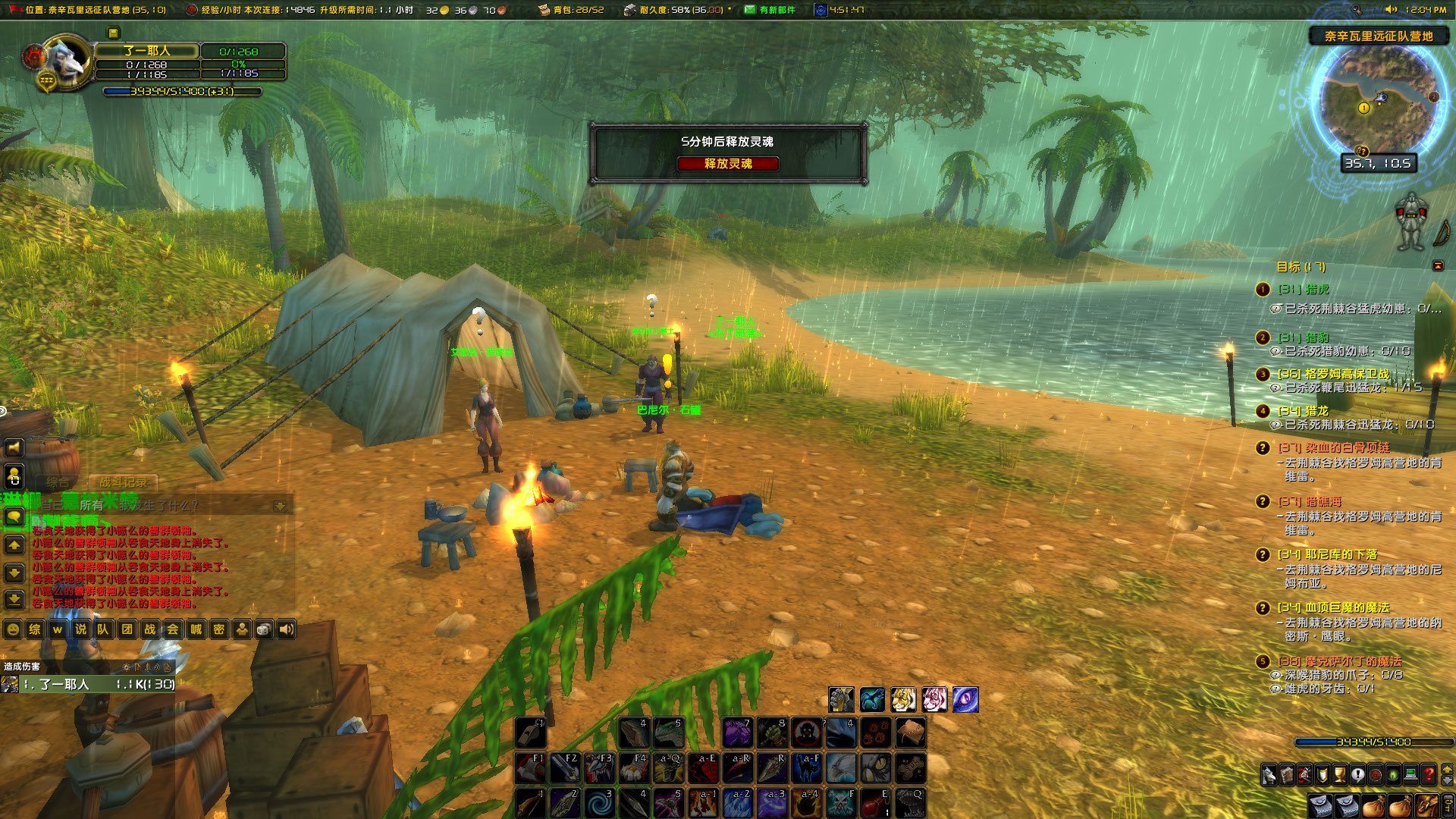Open the emote smiley menu beside chat channels

click(12, 629)
